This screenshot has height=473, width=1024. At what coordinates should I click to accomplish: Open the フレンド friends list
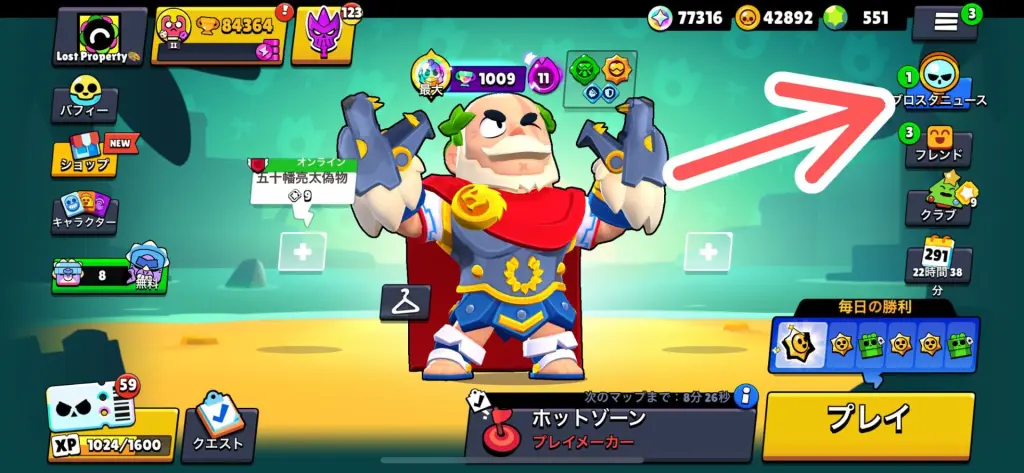coord(938,146)
